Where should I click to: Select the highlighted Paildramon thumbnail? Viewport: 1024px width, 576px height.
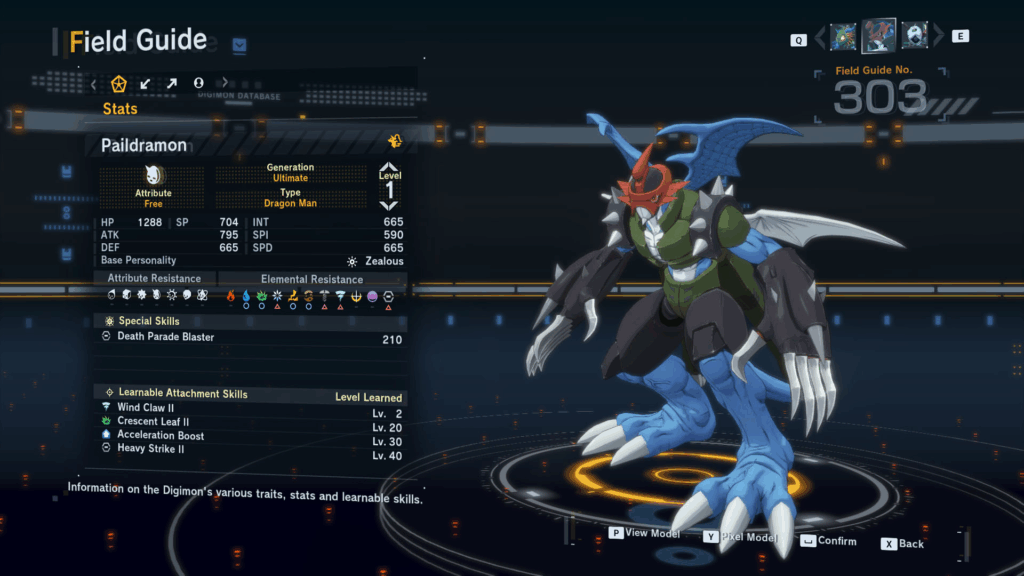click(x=879, y=36)
